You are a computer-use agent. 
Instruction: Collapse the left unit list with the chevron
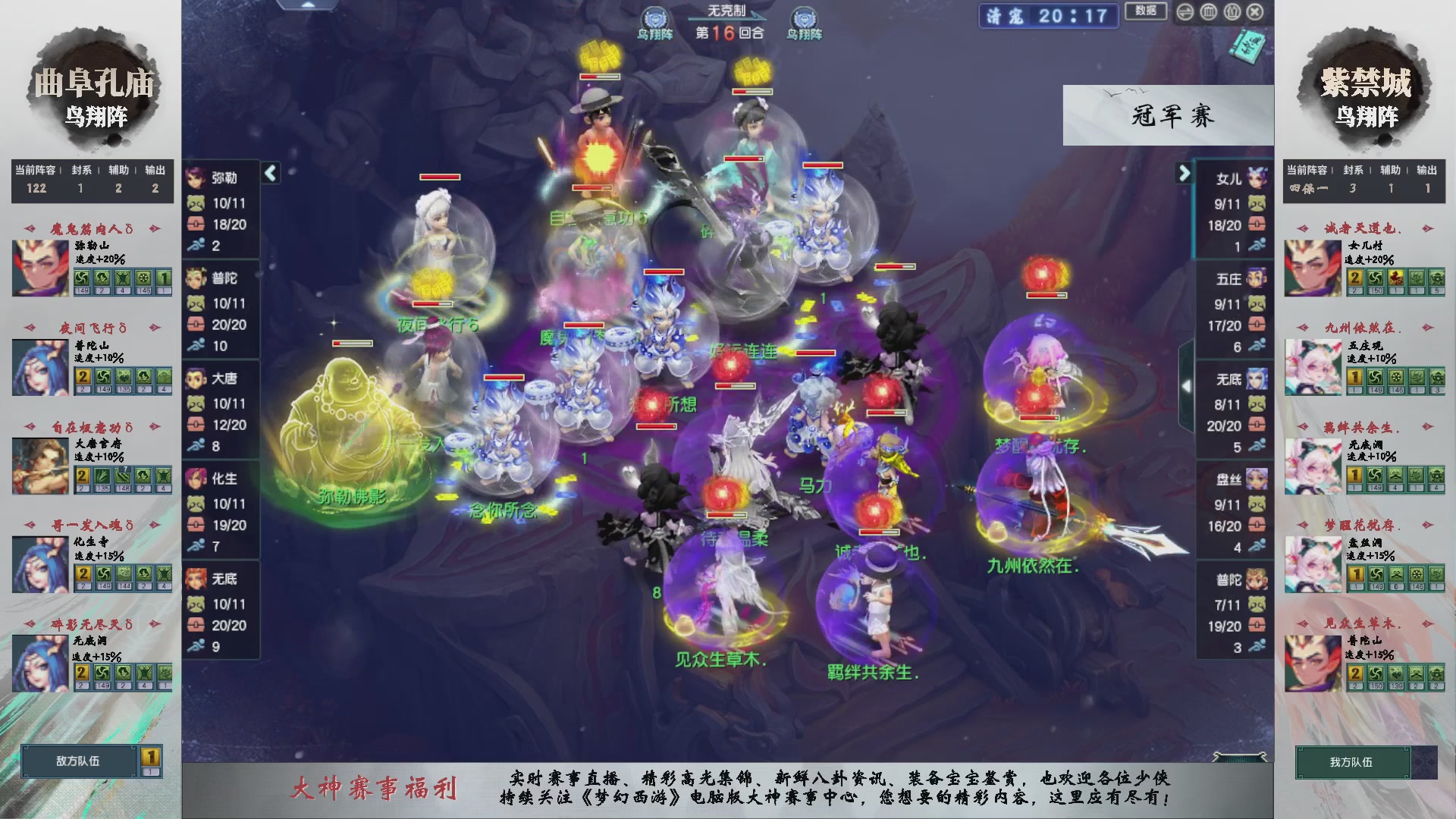click(x=269, y=173)
